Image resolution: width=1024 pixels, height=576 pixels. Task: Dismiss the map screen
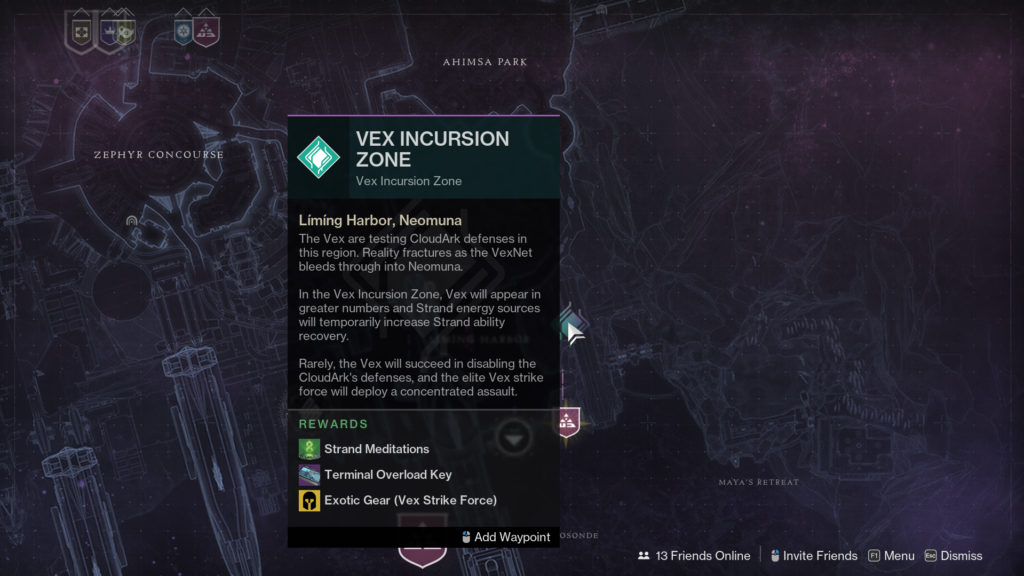pos(953,556)
